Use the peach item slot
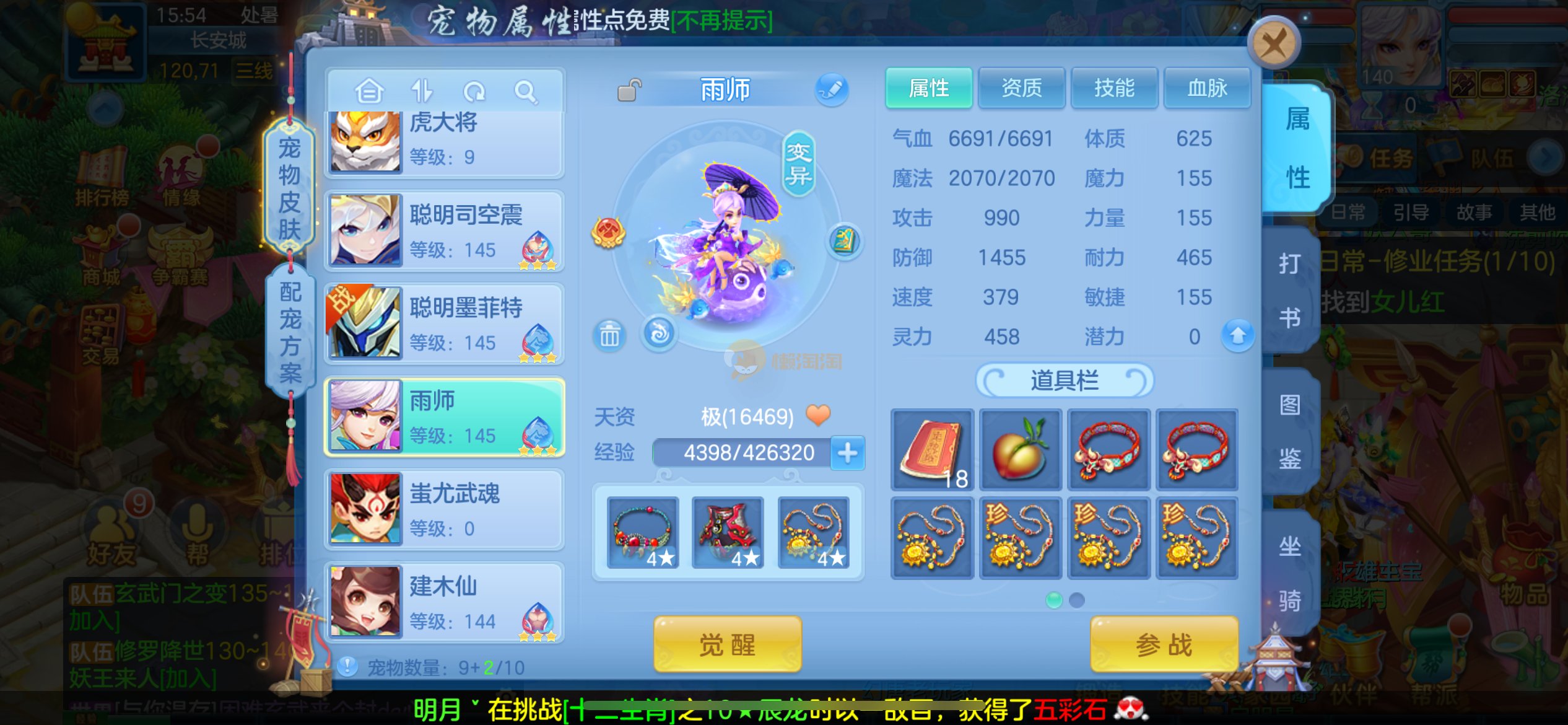Image resolution: width=1568 pixels, height=725 pixels. pyautogui.click(x=1020, y=450)
